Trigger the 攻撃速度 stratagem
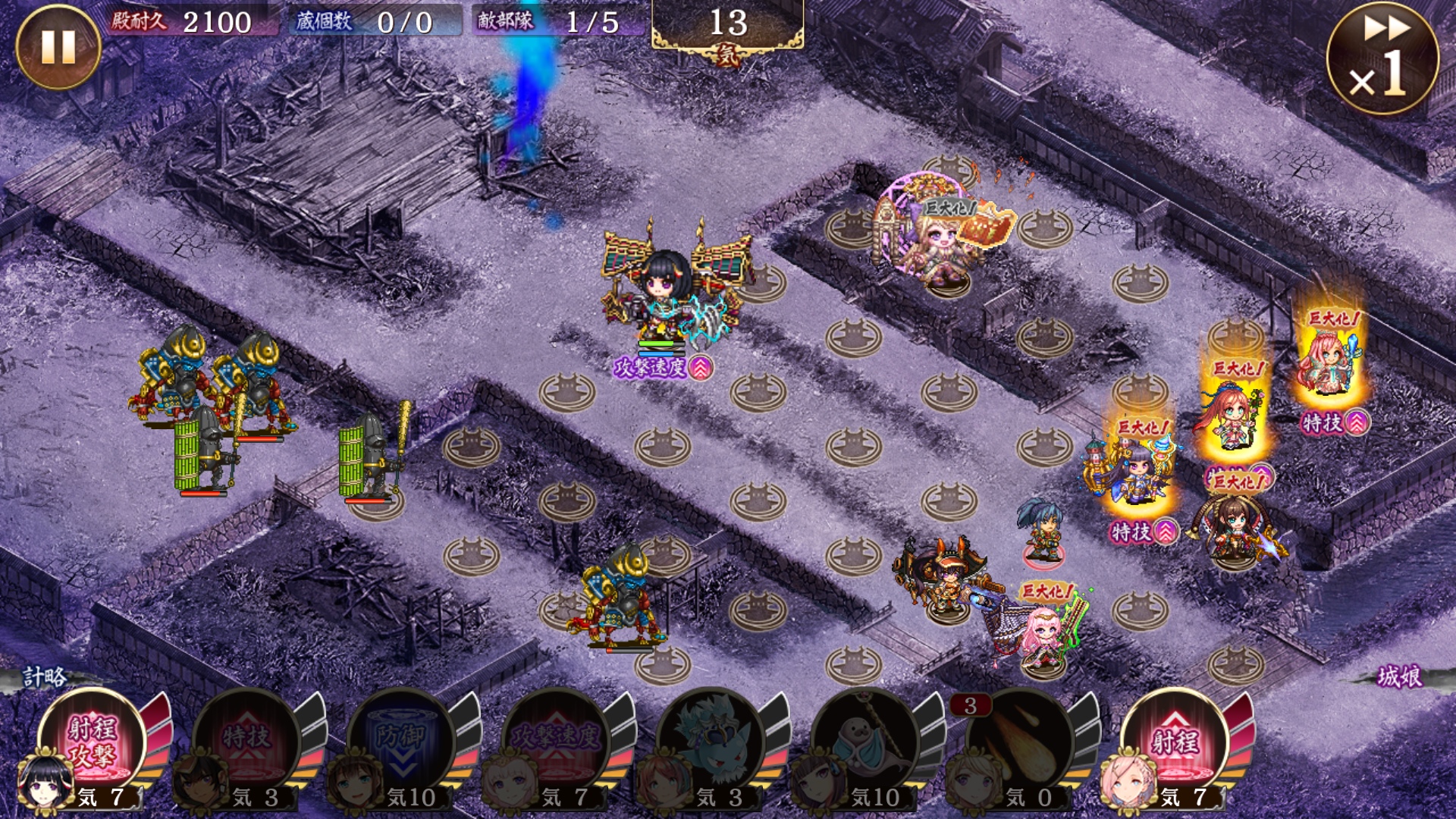 tap(557, 739)
